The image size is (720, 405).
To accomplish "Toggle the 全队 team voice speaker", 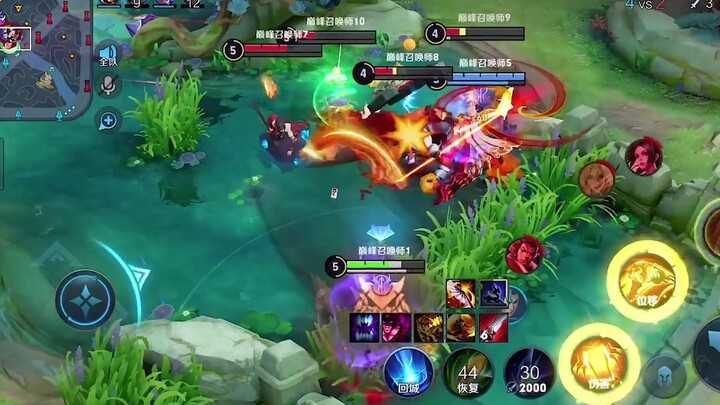I will [x=108, y=55].
